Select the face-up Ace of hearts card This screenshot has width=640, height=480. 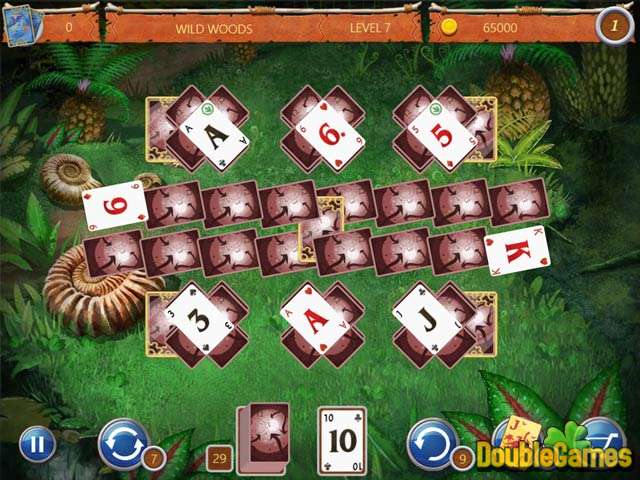coord(318,322)
